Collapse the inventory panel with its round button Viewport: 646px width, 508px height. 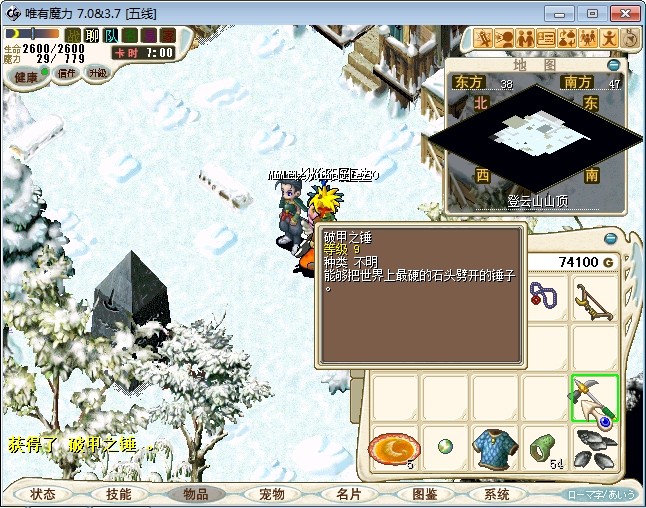point(612,238)
